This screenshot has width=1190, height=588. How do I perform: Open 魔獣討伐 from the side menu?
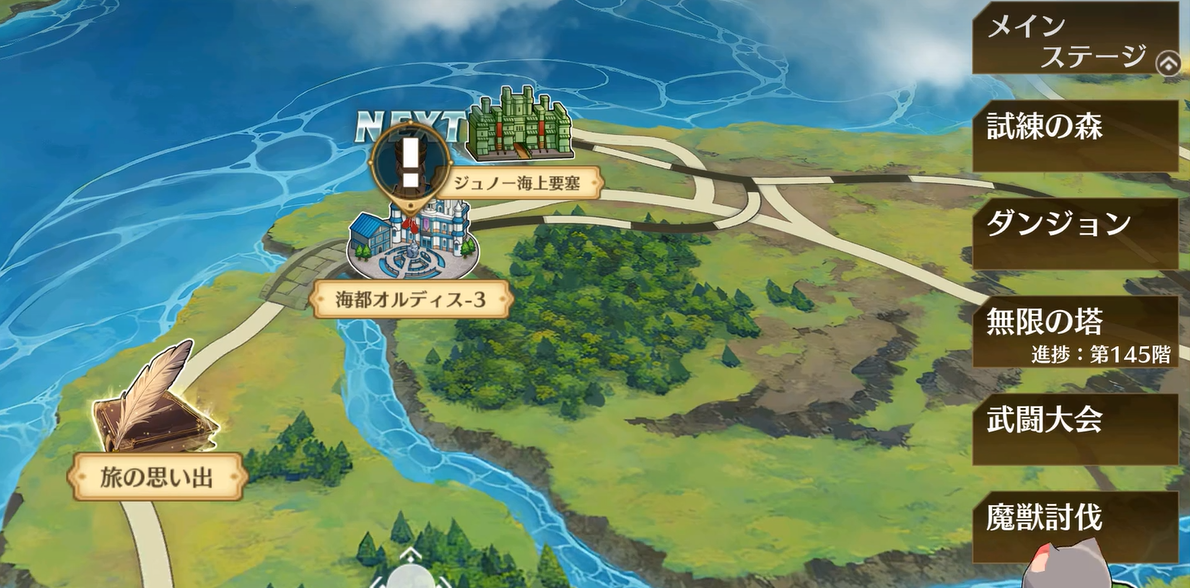tap(1075, 526)
